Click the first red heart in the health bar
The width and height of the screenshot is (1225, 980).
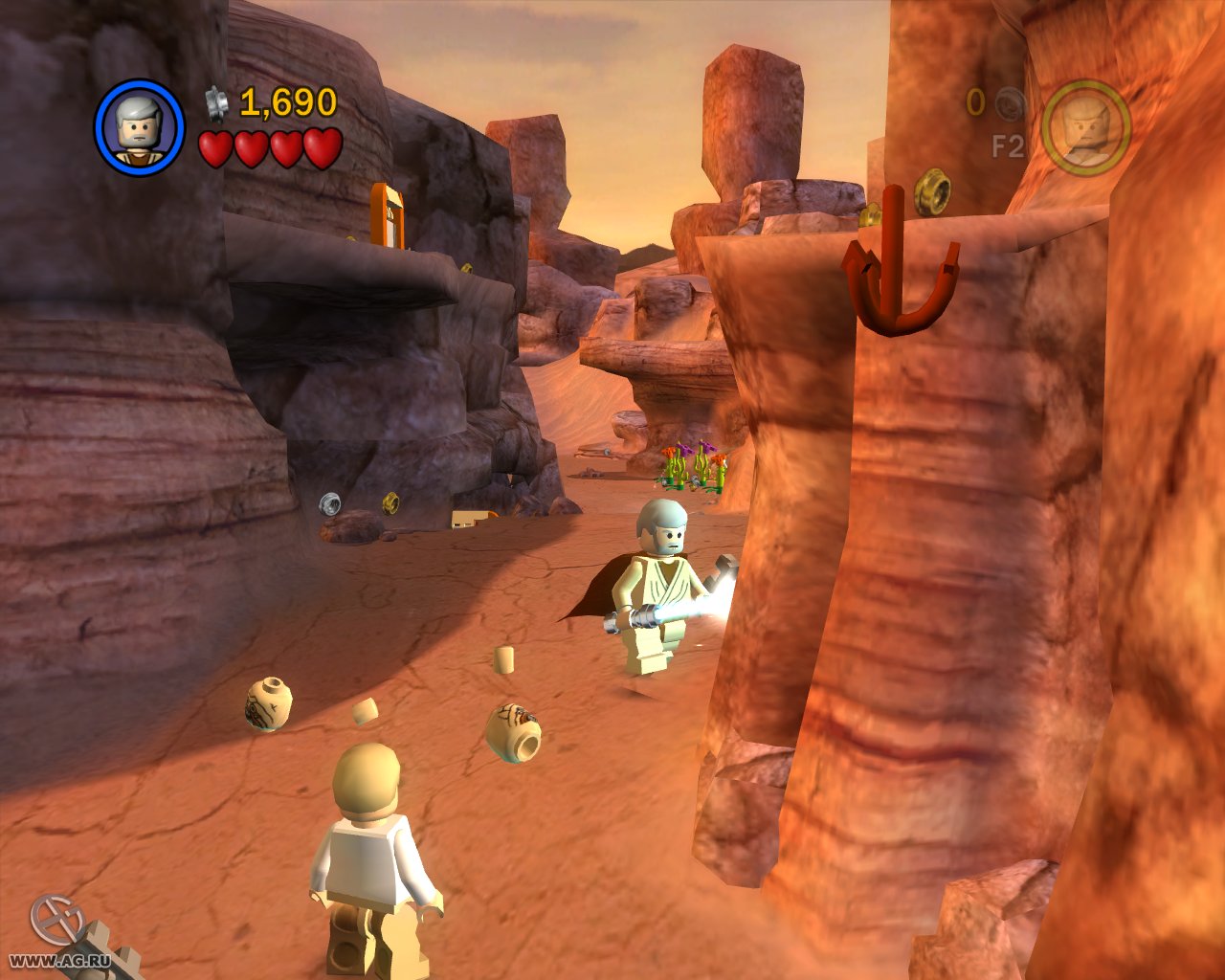[214, 148]
